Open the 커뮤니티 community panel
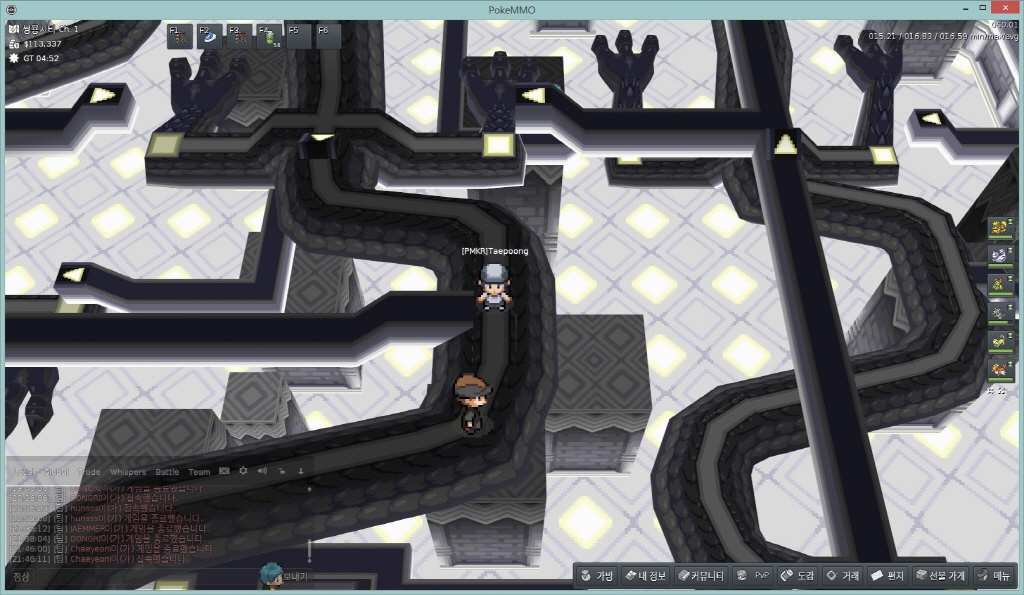 point(699,576)
